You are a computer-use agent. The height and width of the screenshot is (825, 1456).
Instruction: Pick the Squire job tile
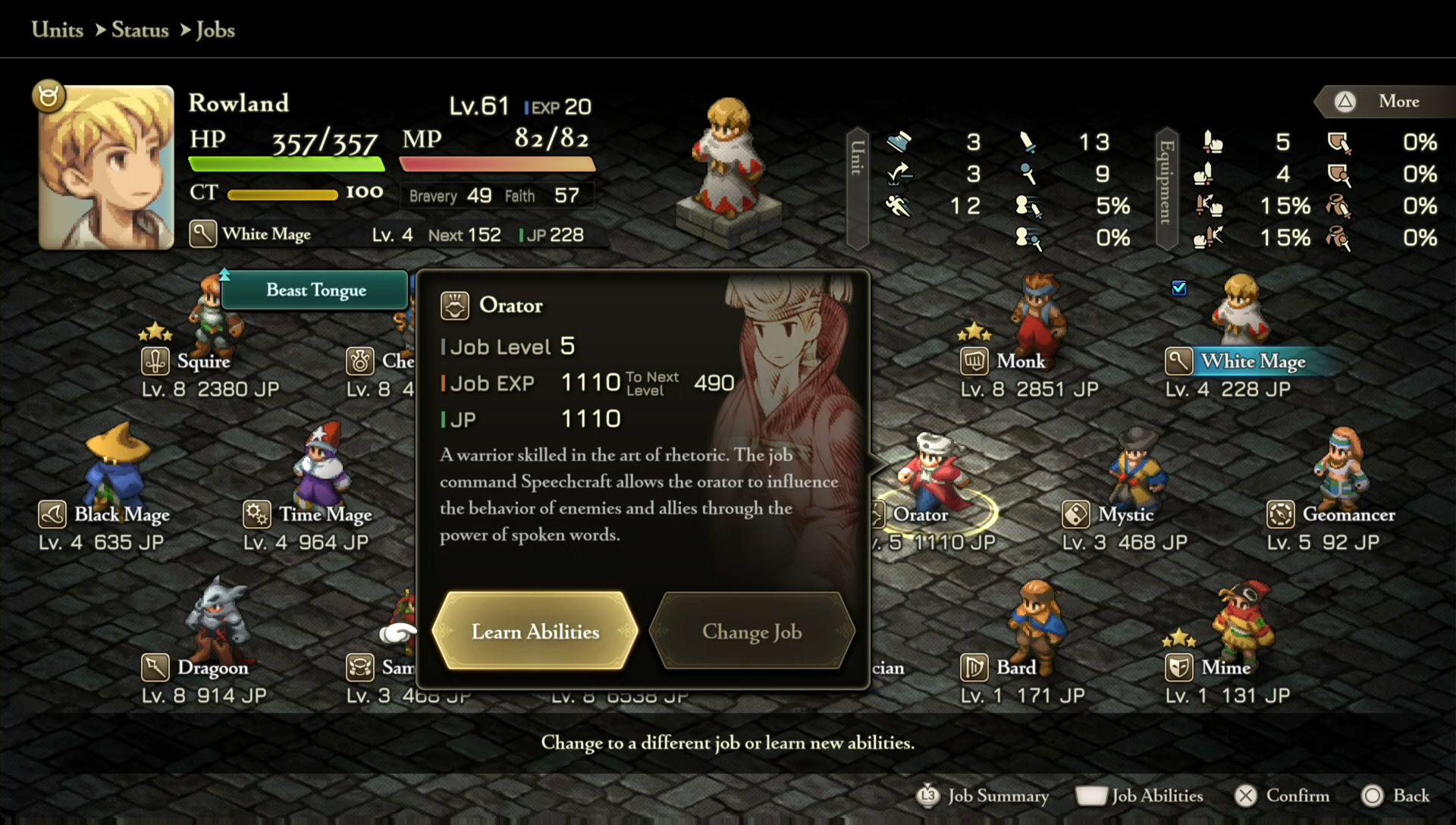[x=203, y=361]
